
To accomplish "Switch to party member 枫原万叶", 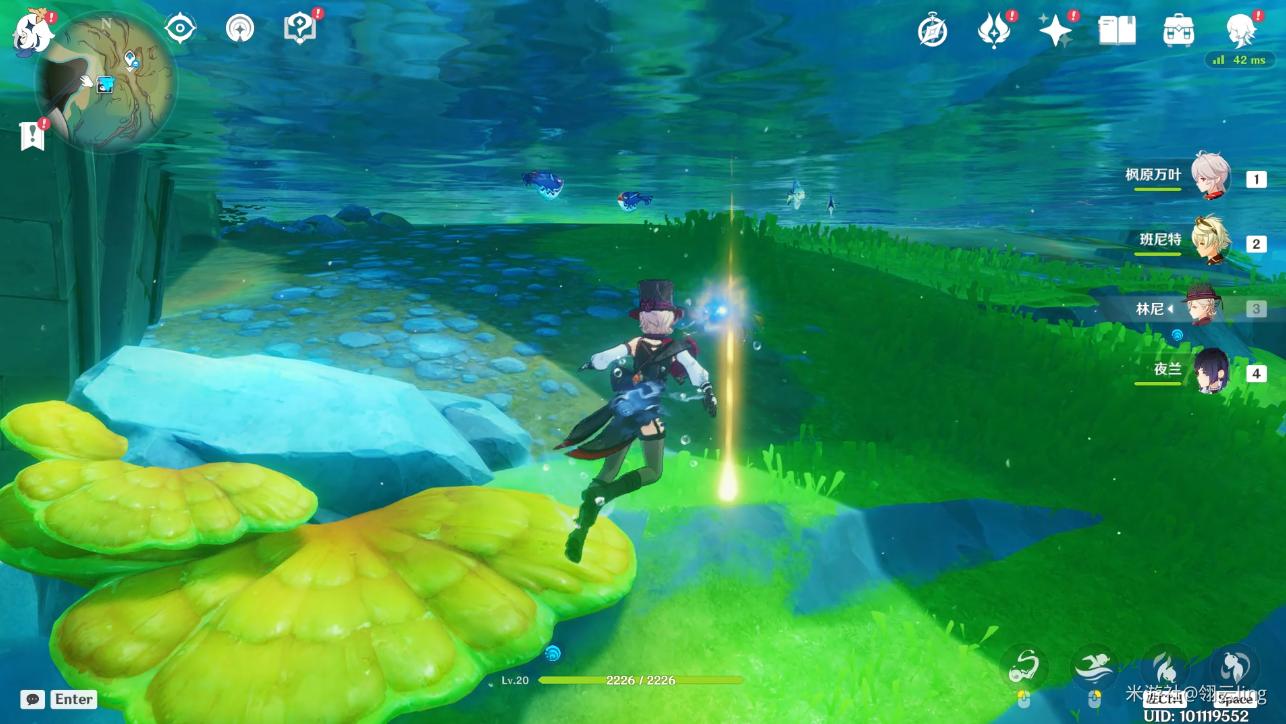I will point(1210,178).
